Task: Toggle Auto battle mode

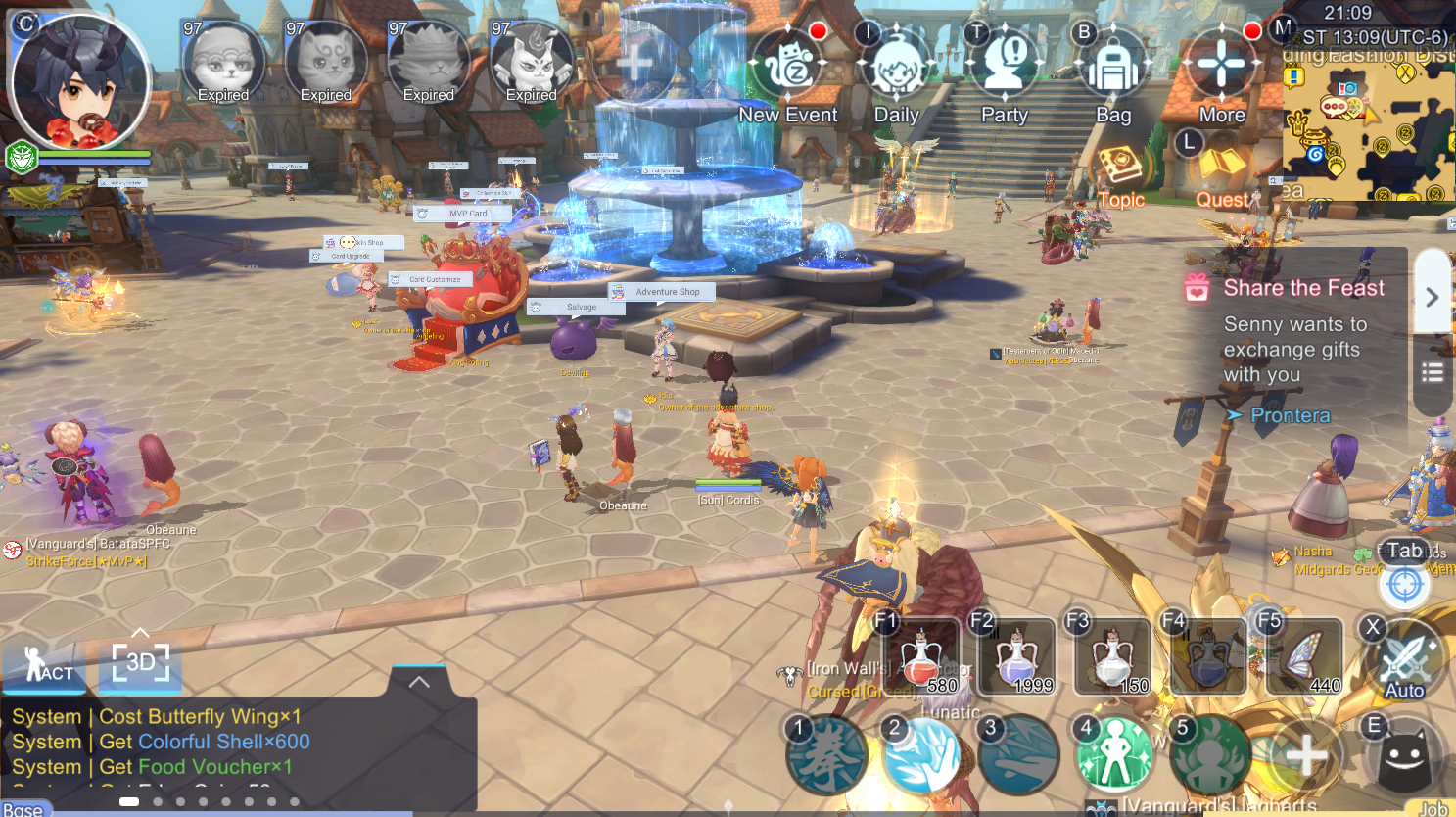Action: coord(1405,661)
